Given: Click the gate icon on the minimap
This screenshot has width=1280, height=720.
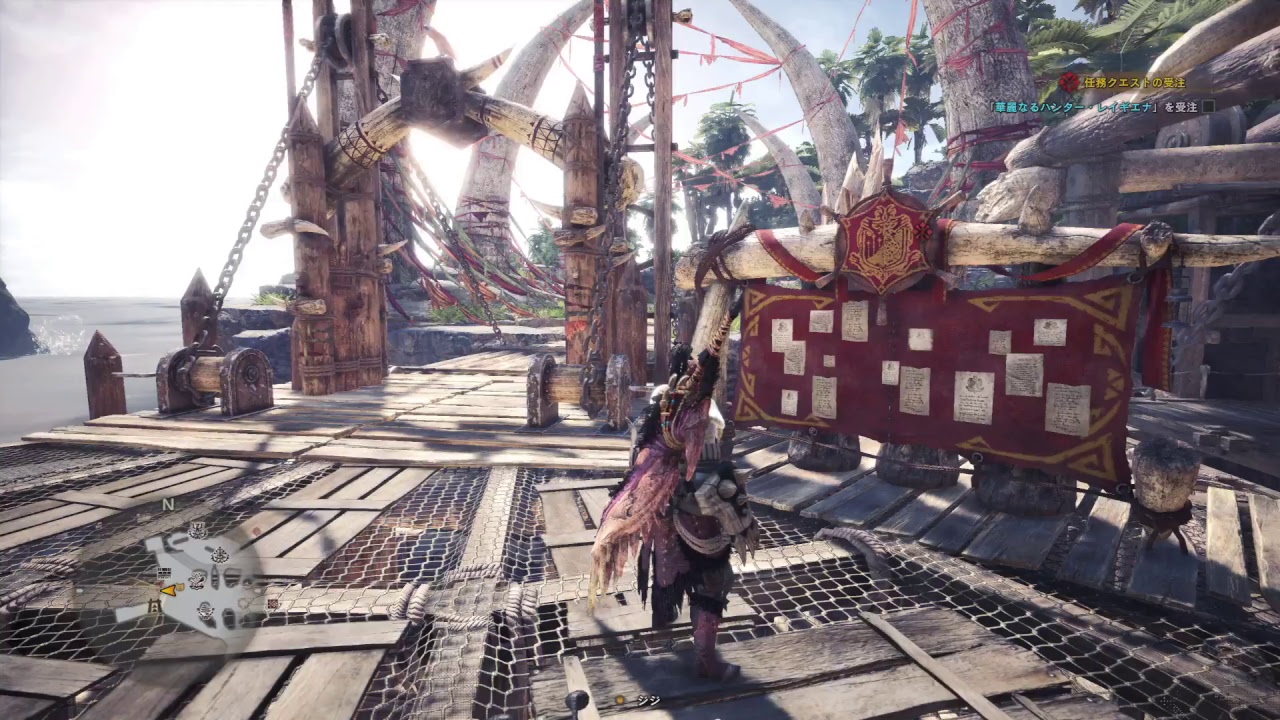Looking at the screenshot, I should click(155, 605).
